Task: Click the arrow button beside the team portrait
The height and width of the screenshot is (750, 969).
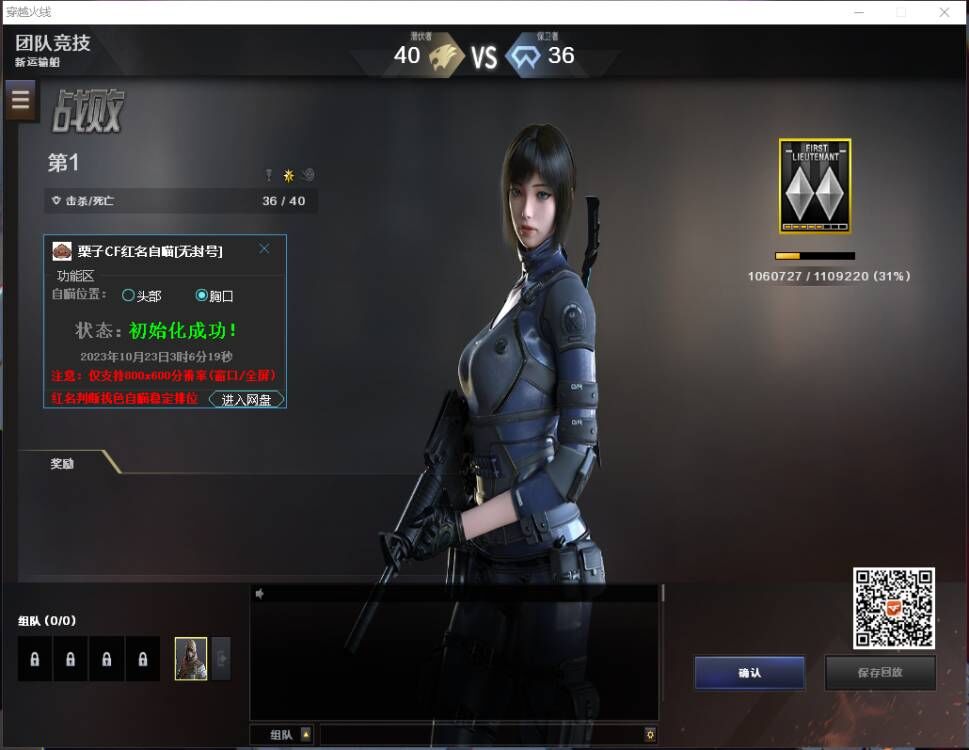Action: point(221,659)
